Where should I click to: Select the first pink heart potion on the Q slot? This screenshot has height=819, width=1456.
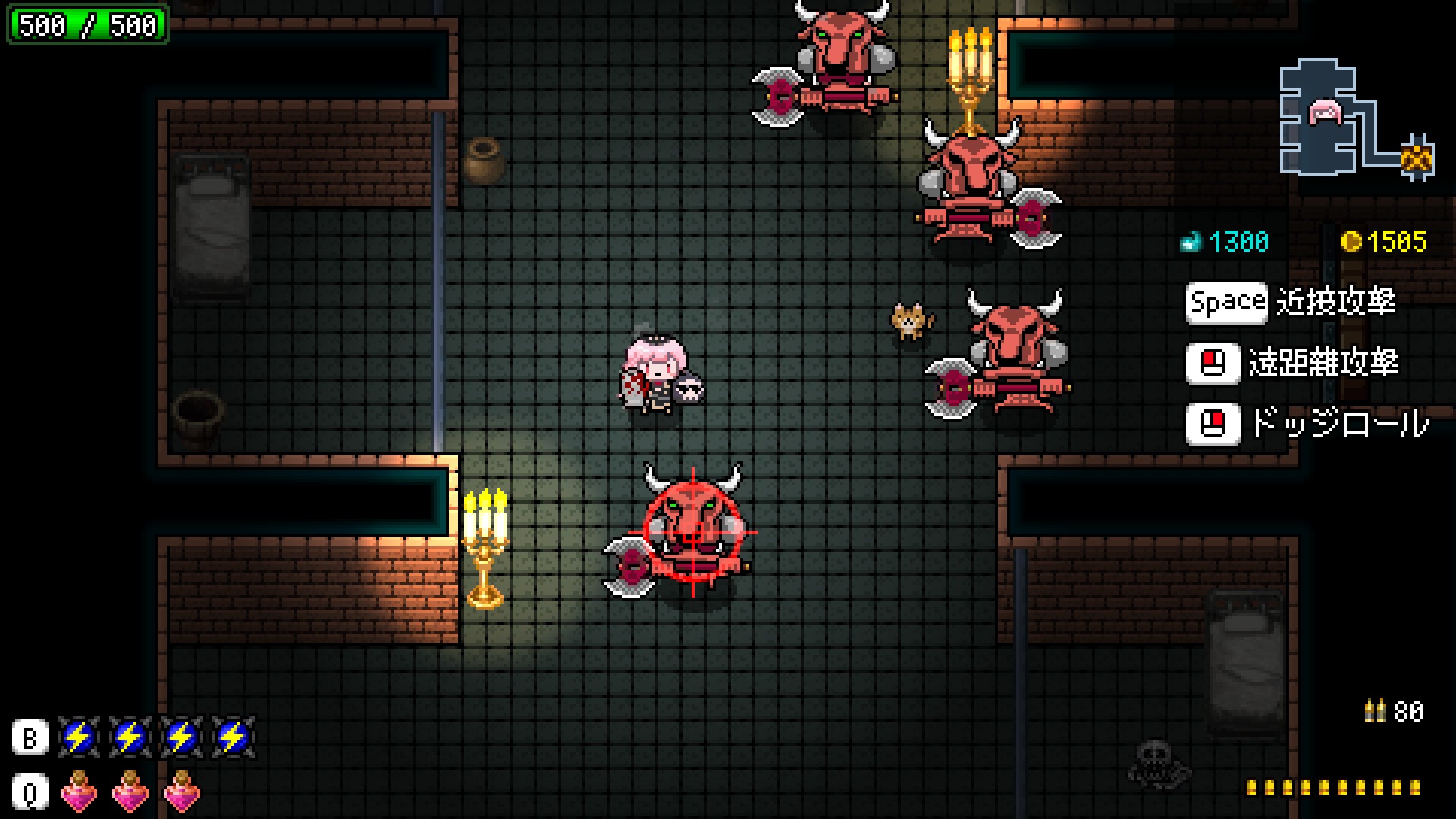click(78, 791)
